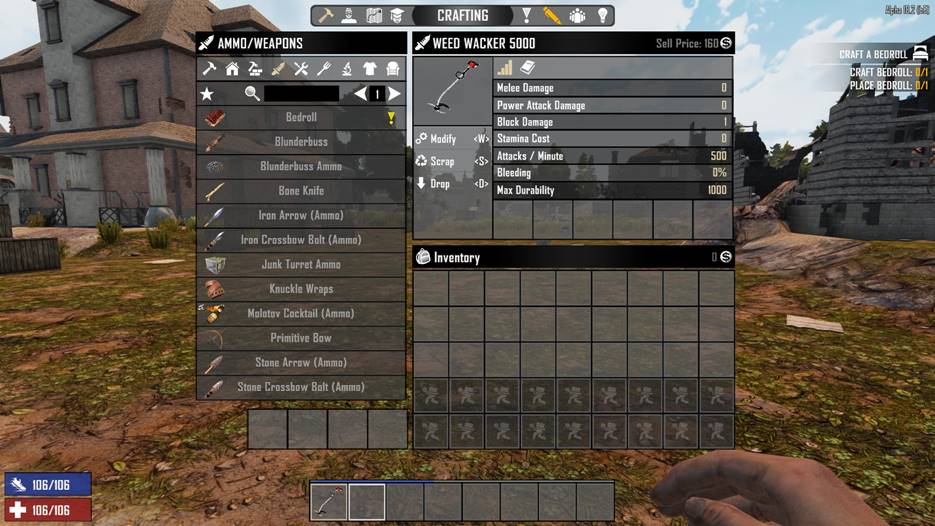Select the weed wacker in the toolbelt
Screen dimensions: 935x526
tap(328, 502)
